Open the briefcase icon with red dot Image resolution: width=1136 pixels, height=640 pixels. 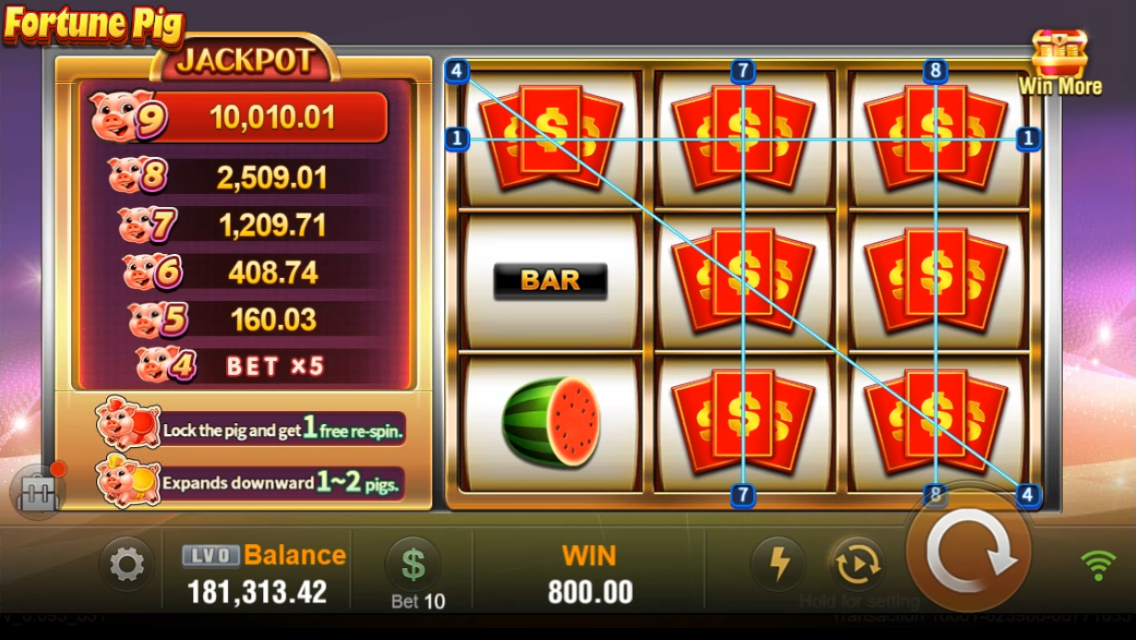pyautogui.click(x=38, y=490)
